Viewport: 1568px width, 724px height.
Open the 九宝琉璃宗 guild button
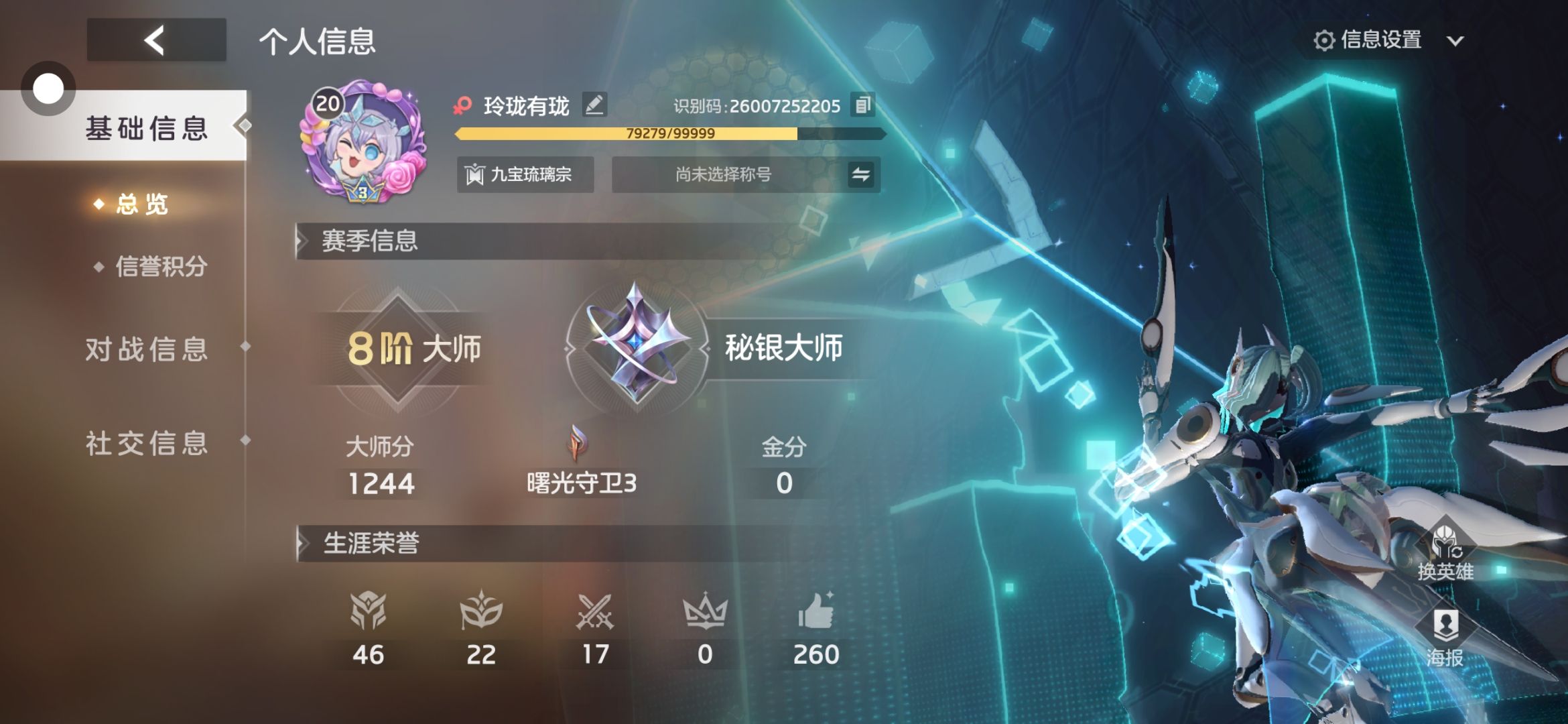point(525,175)
